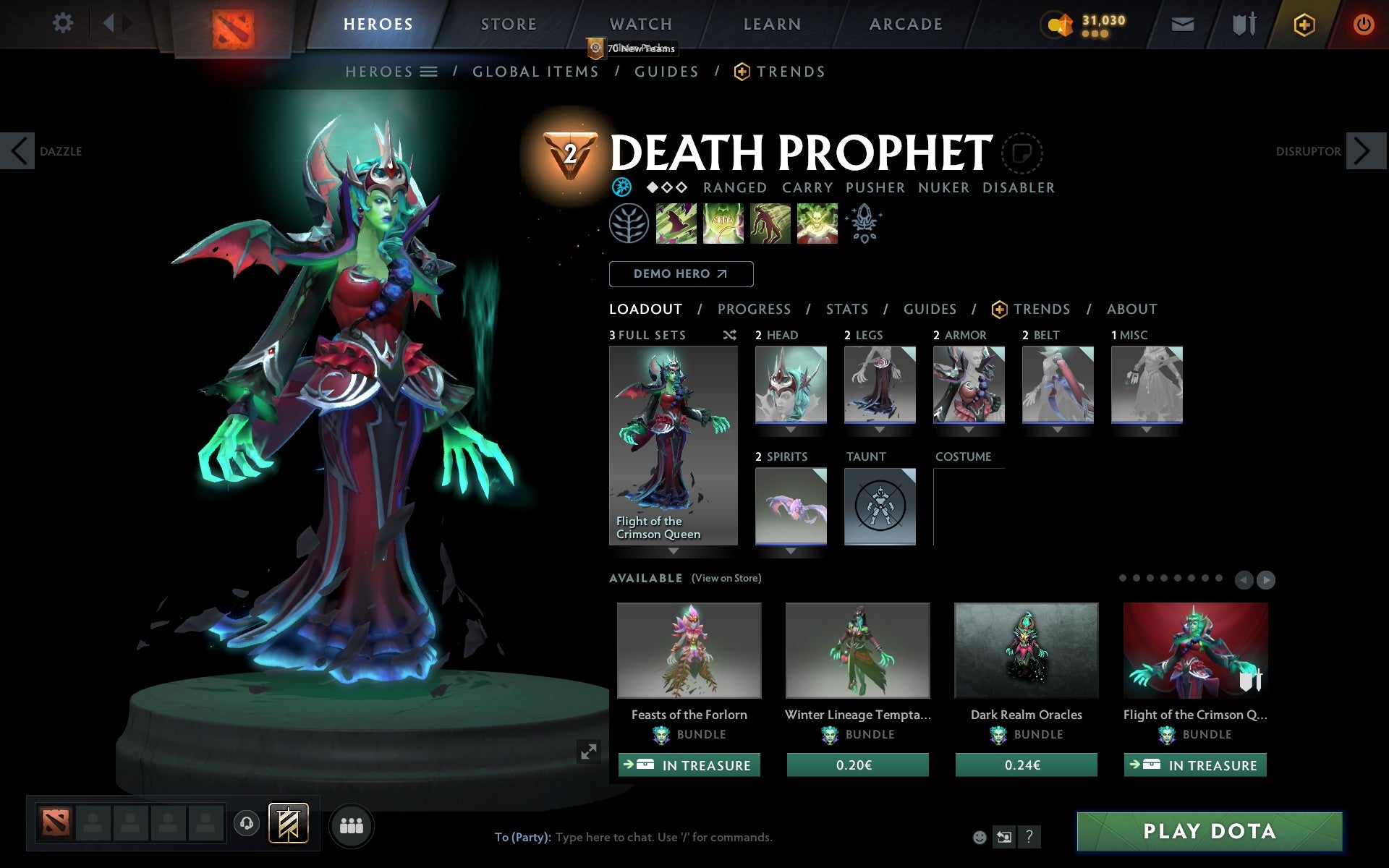
Task: Switch to the Progress tab
Action: click(x=754, y=309)
